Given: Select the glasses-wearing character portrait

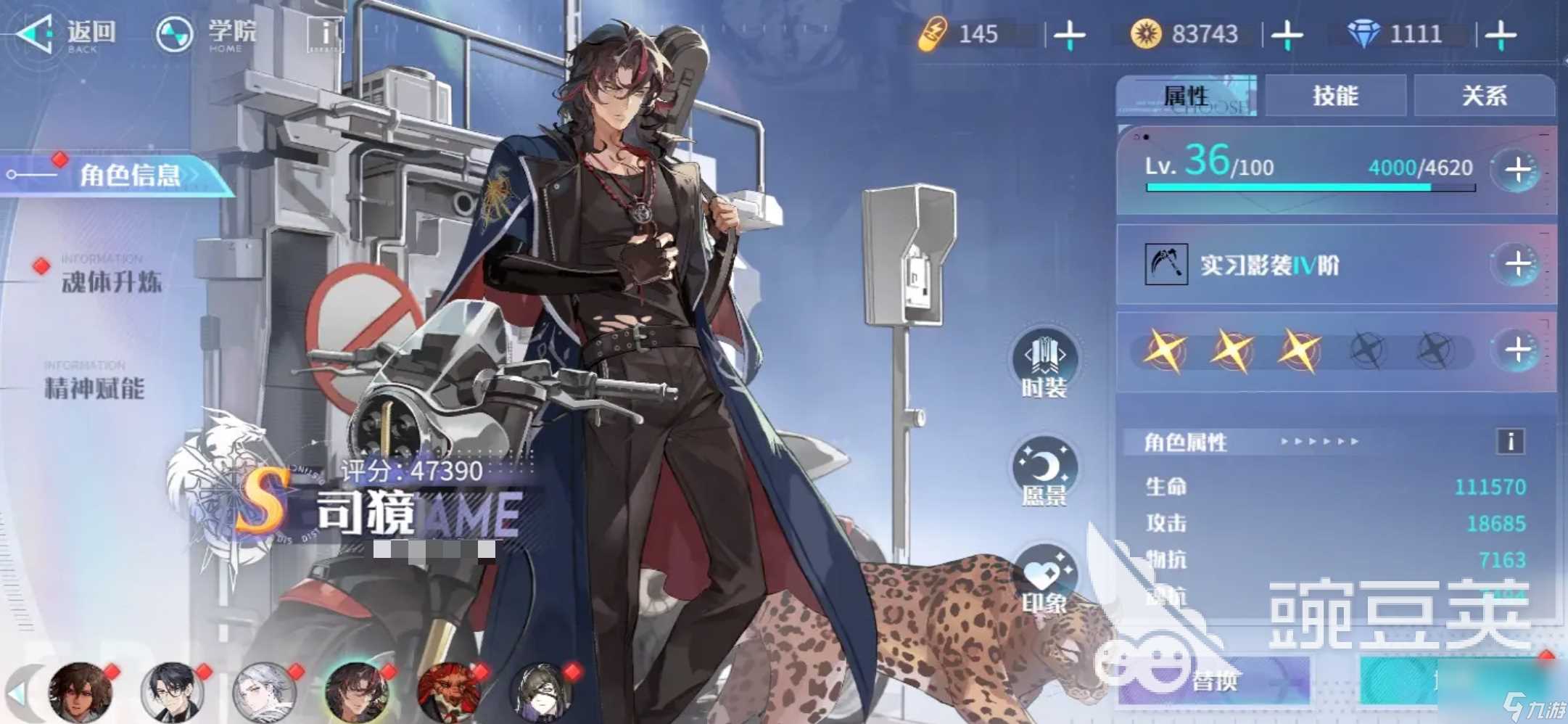Looking at the screenshot, I should click(172, 691).
